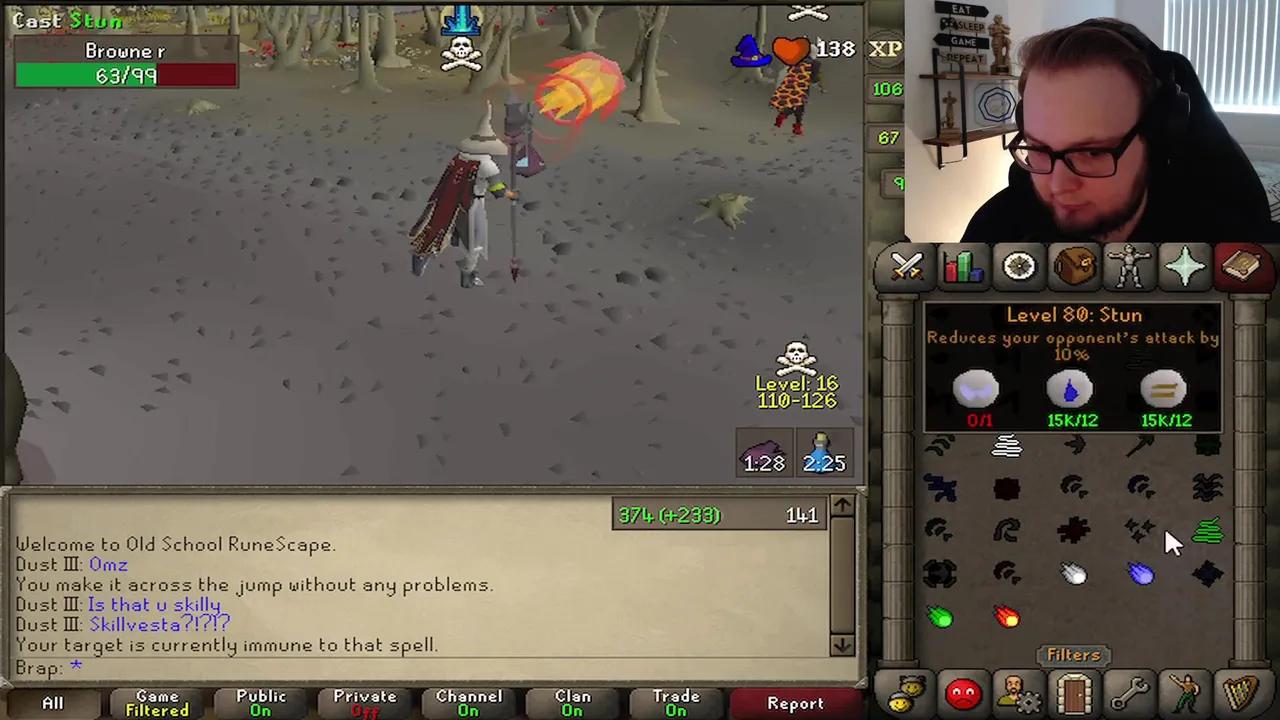Image resolution: width=1280 pixels, height=720 pixels.
Task: Open the Prayer tab
Action: click(x=1185, y=265)
